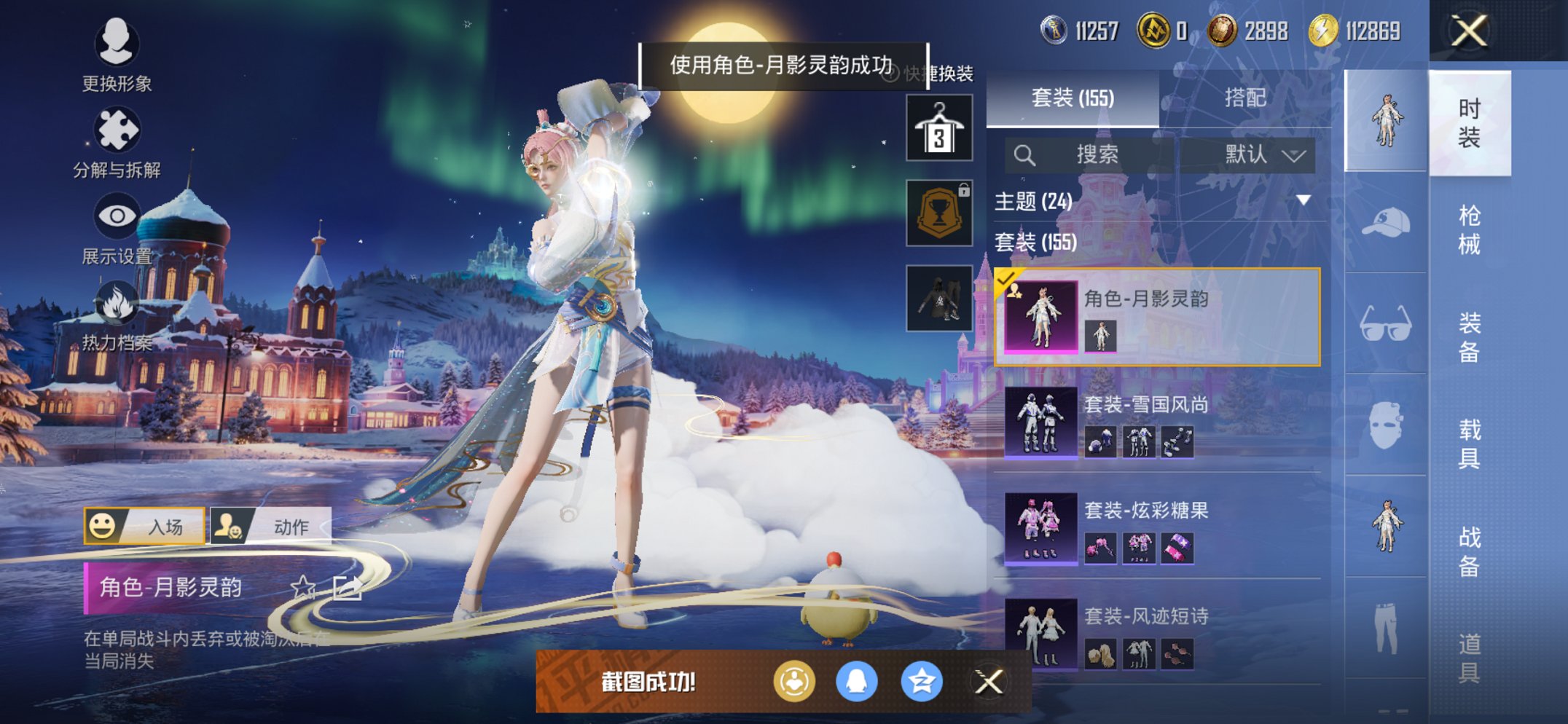This screenshot has height=724, width=1568.
Task: Open the locked trophy appearance slot
Action: tap(938, 213)
